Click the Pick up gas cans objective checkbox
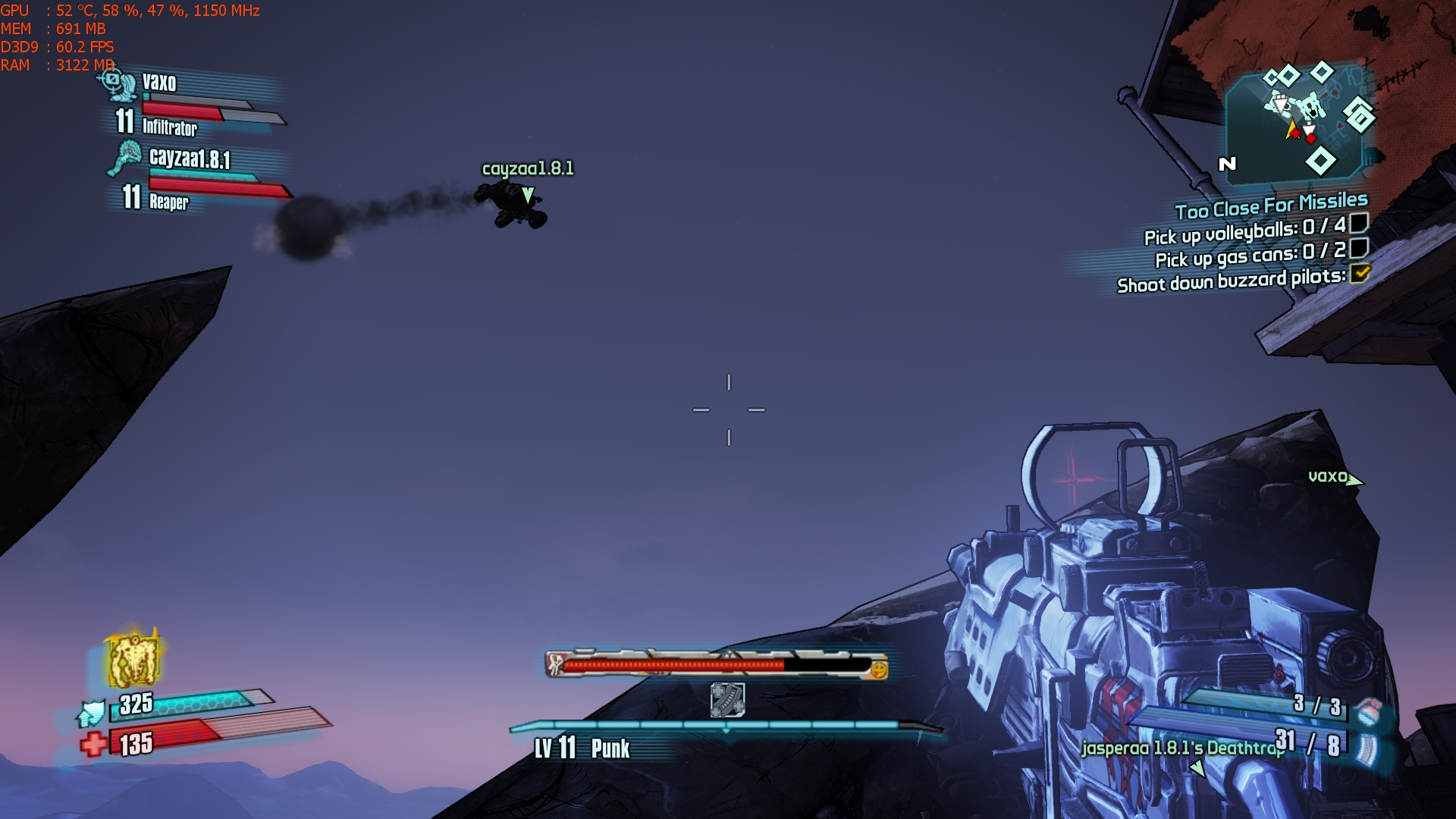Viewport: 1456px width, 819px height. click(x=1359, y=248)
